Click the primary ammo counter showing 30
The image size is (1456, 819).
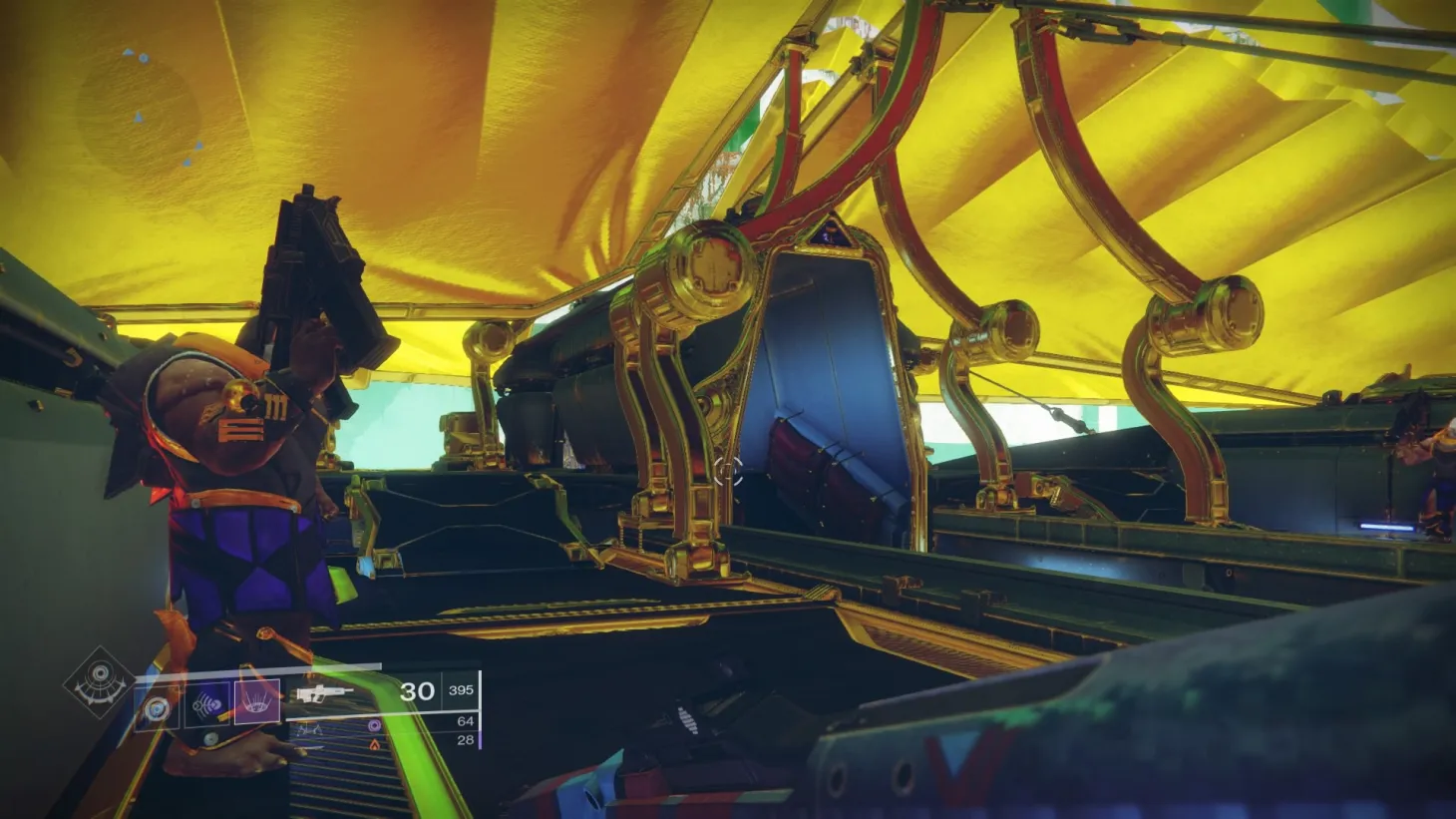click(419, 690)
